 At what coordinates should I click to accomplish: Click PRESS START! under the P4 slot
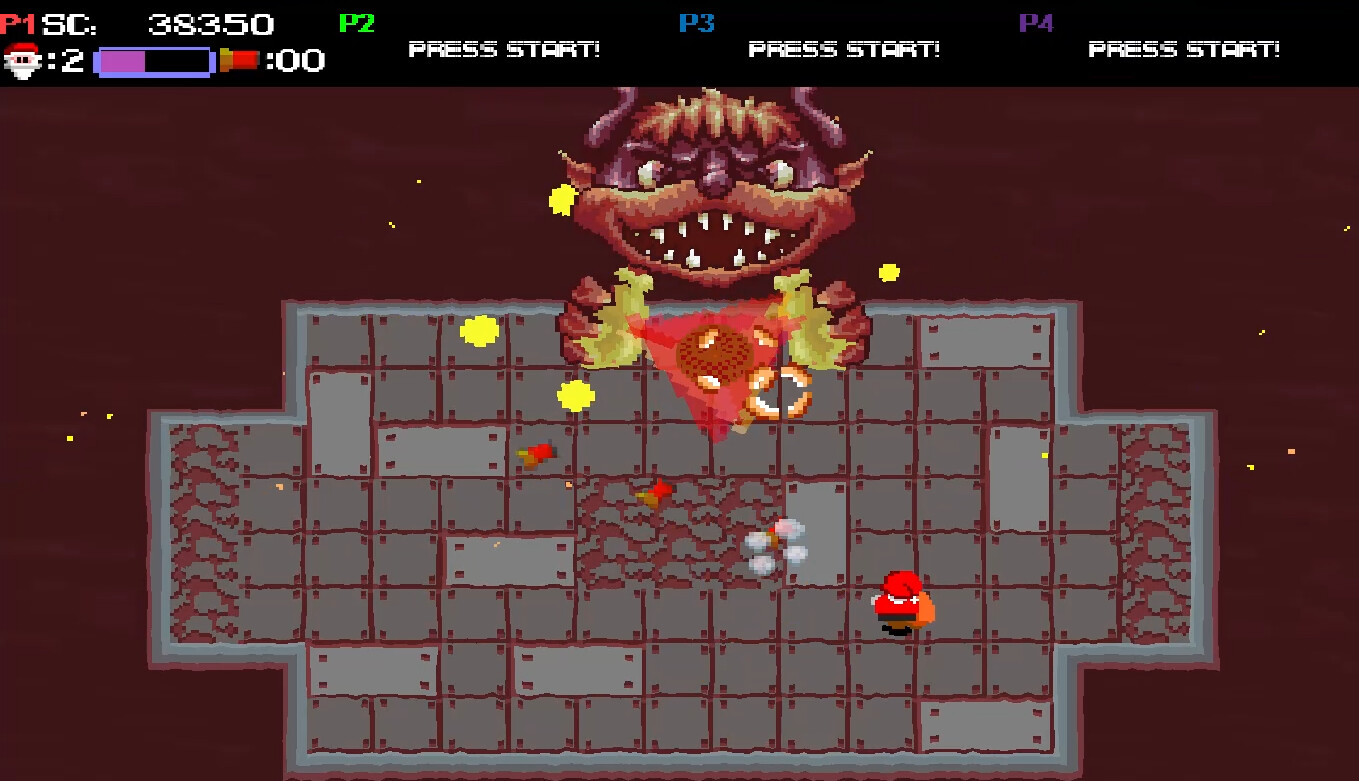(x=1185, y=48)
